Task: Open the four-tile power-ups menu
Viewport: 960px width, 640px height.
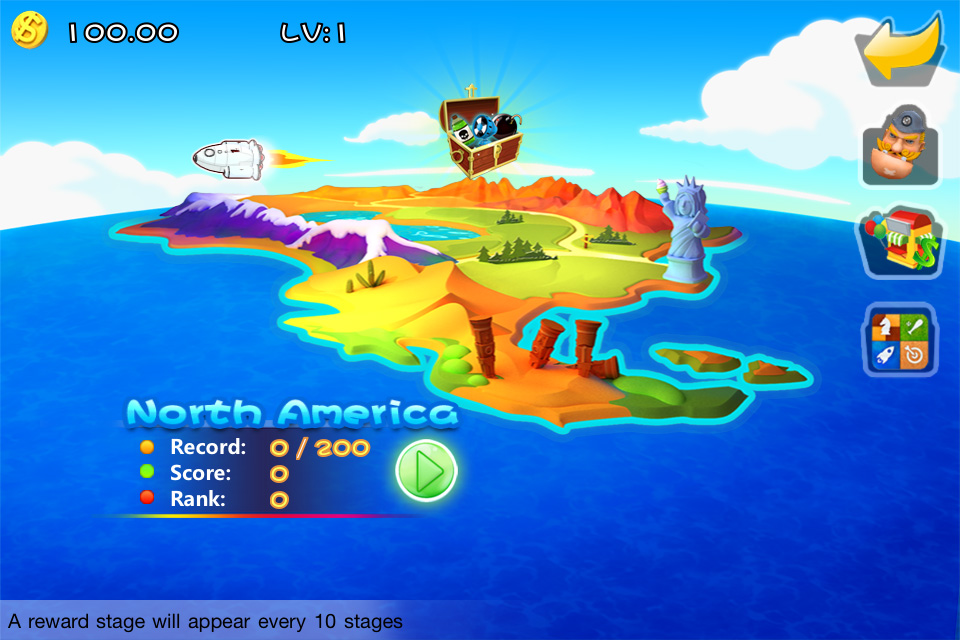Action: tap(901, 341)
